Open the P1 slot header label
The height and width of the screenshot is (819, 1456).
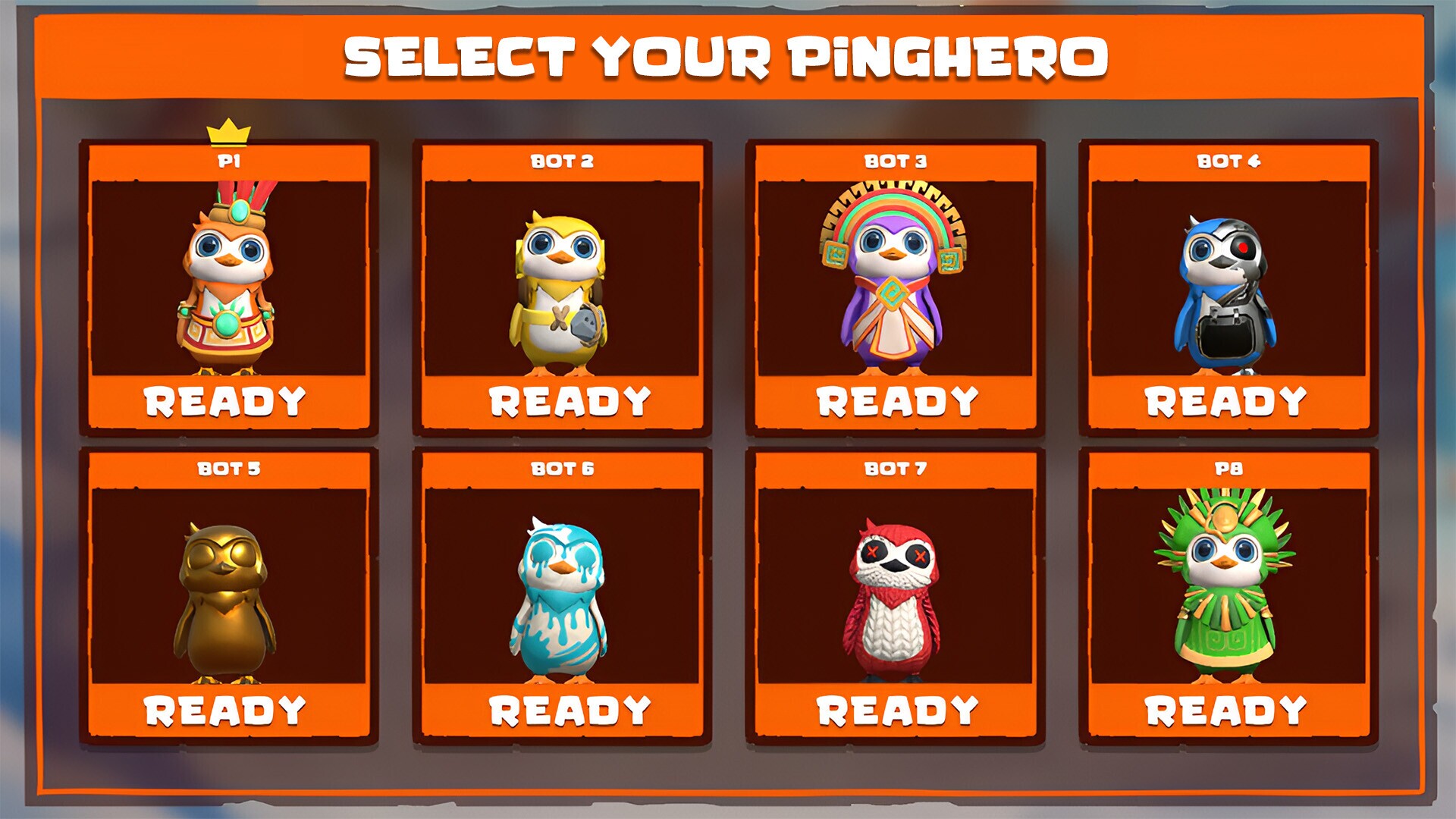(x=230, y=160)
